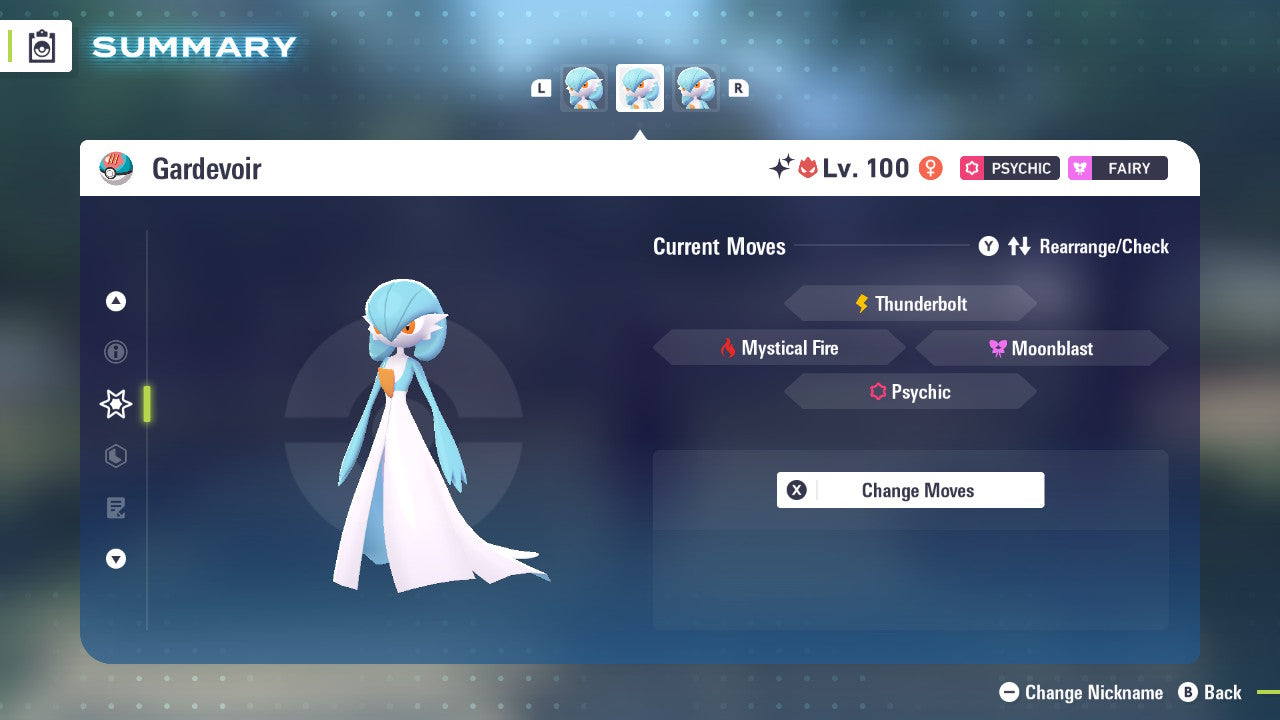Viewport: 1280px width, 720px height.
Task: Click the Y button icon near Rearrange/Check
Action: 988,246
